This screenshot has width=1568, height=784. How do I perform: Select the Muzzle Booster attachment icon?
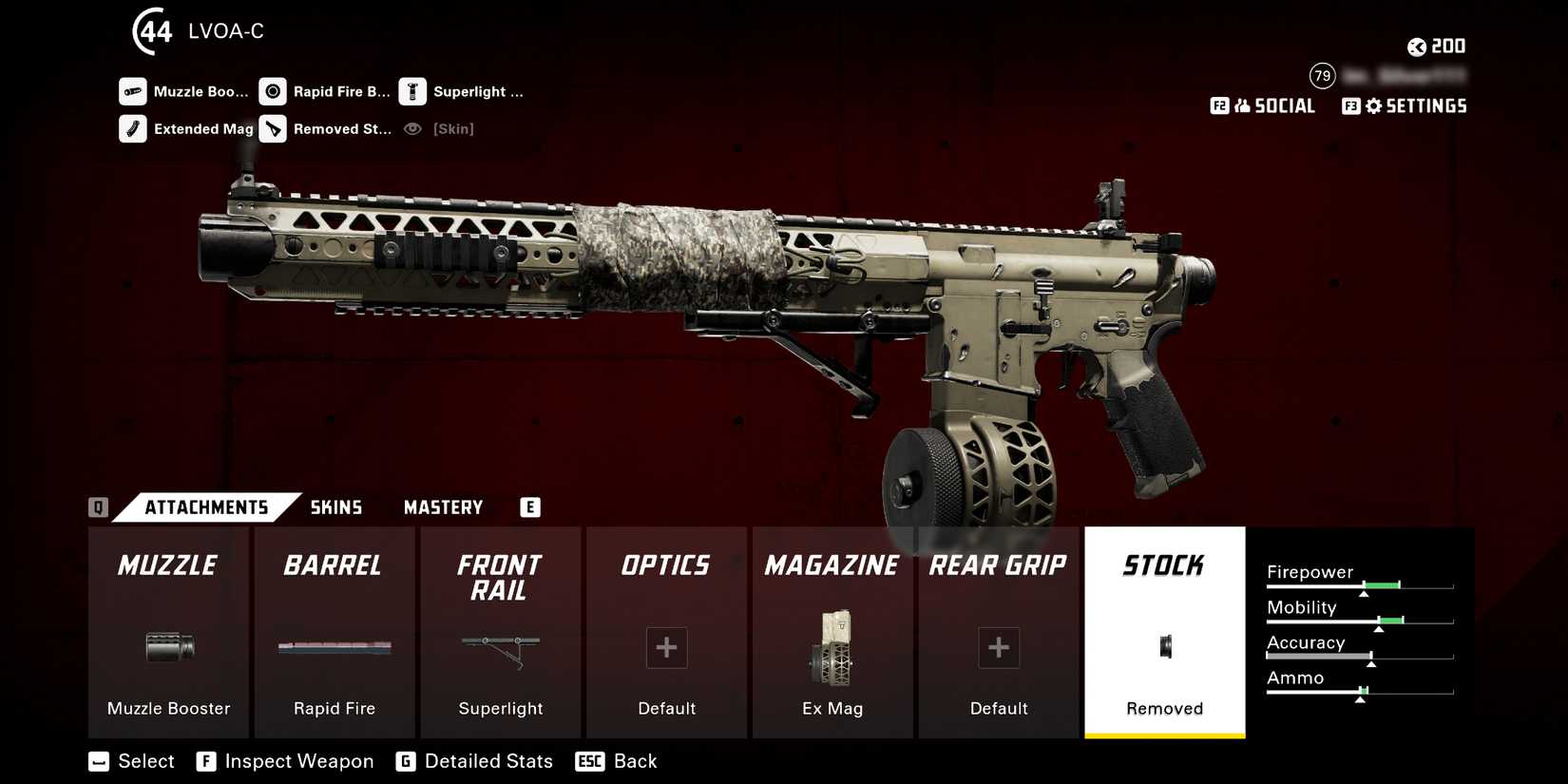(x=167, y=648)
